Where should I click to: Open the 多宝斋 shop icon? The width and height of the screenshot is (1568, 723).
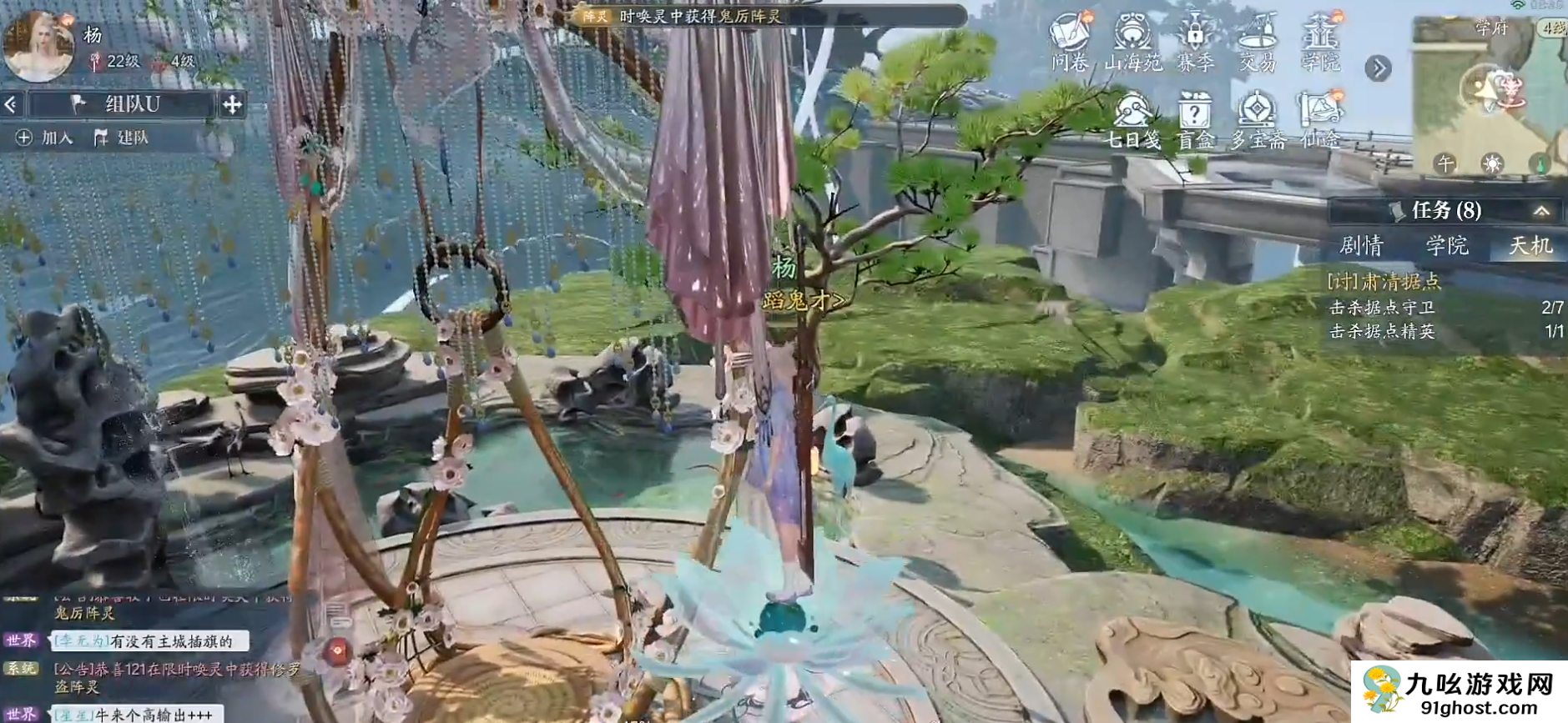(x=1258, y=121)
